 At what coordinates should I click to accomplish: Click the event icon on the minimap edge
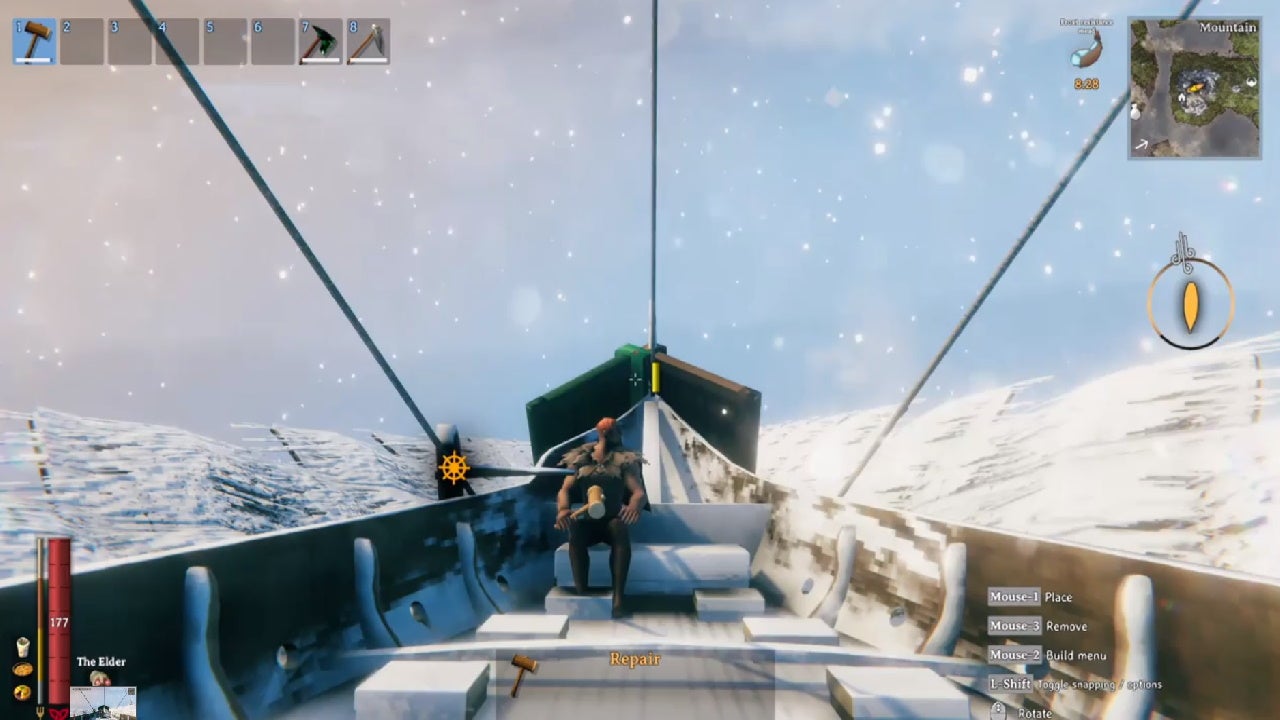click(1249, 81)
